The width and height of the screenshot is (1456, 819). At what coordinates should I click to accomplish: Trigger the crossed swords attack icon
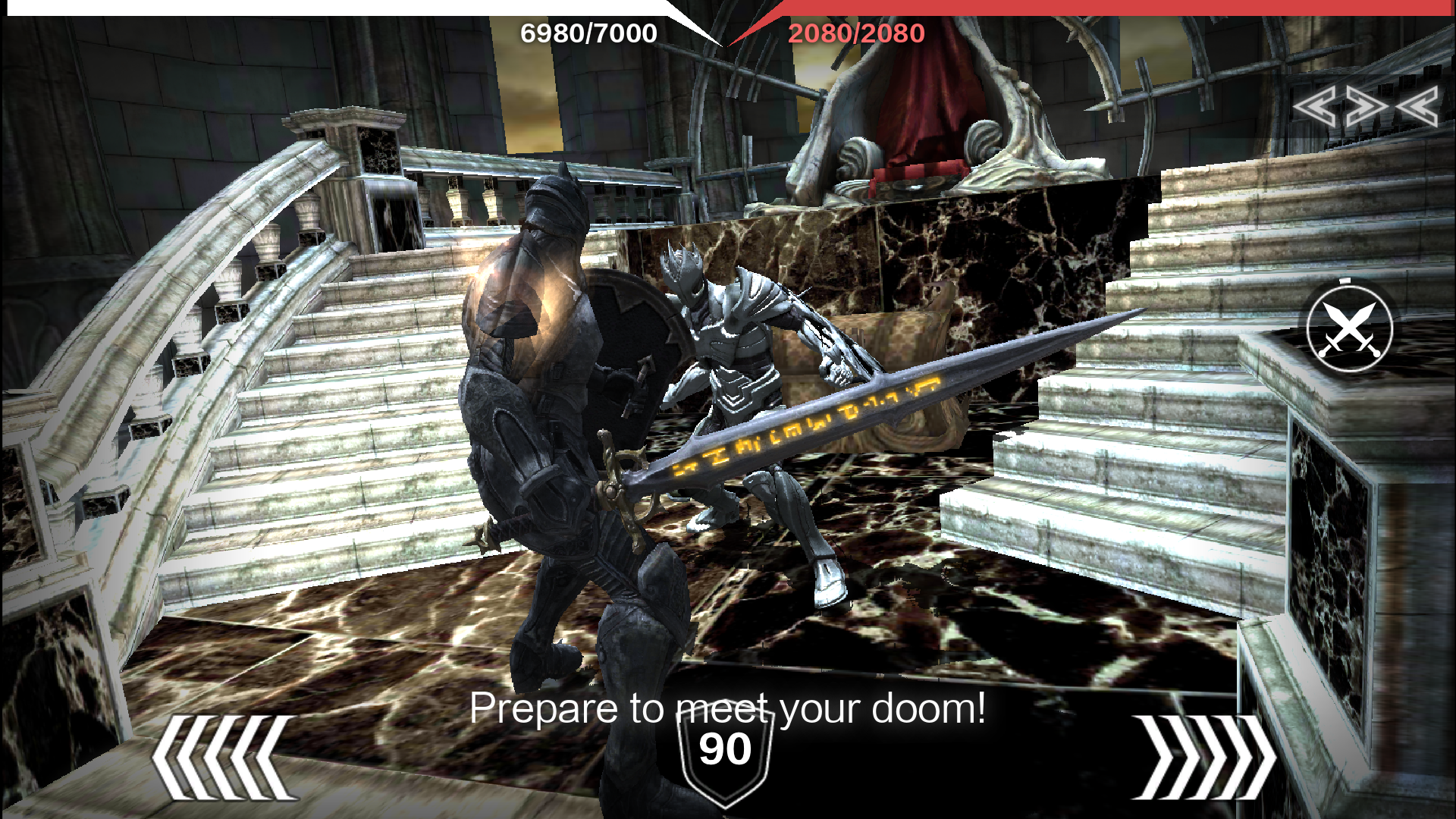[x=1350, y=329]
